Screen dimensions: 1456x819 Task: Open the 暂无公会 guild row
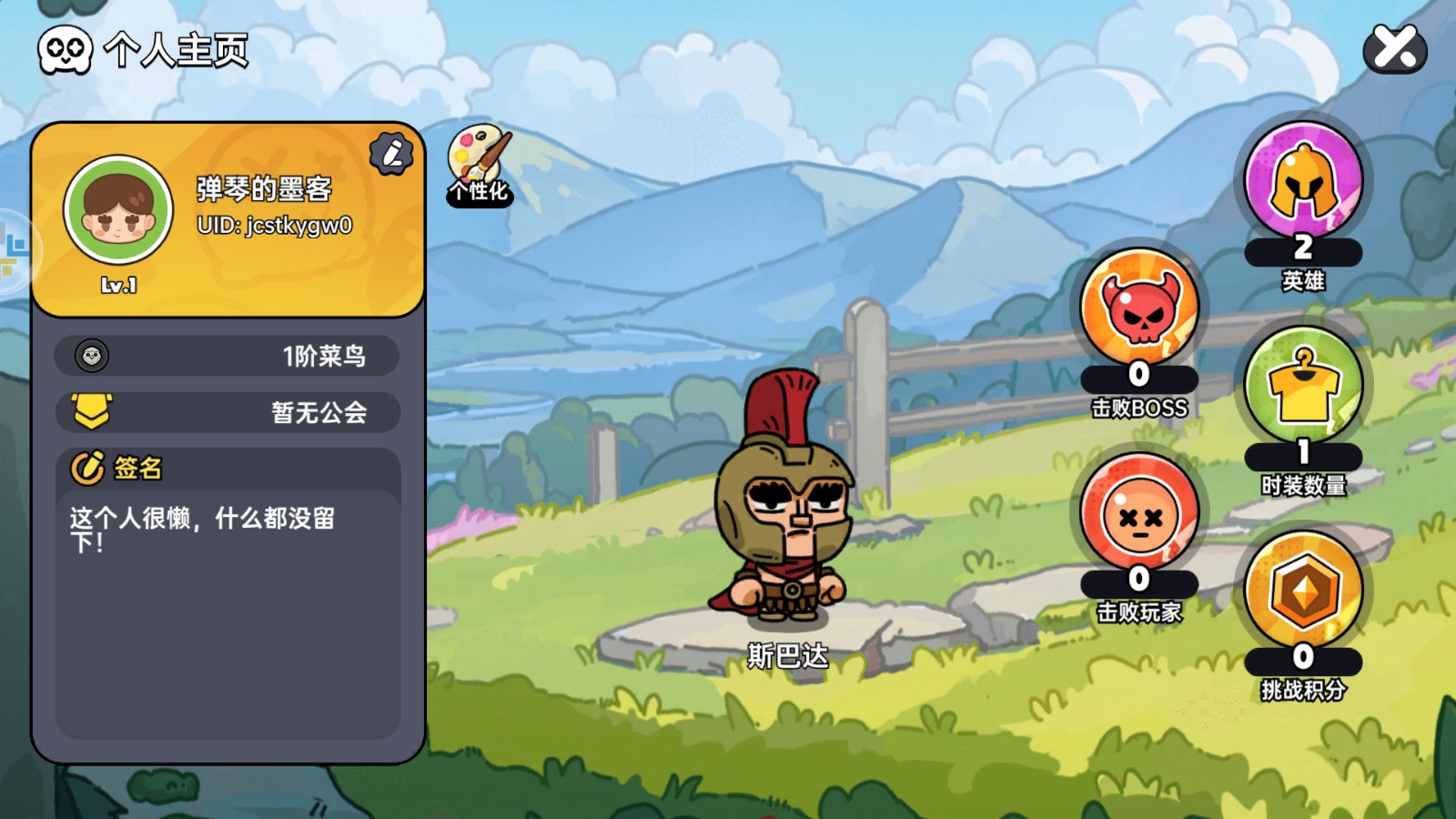pos(227,412)
